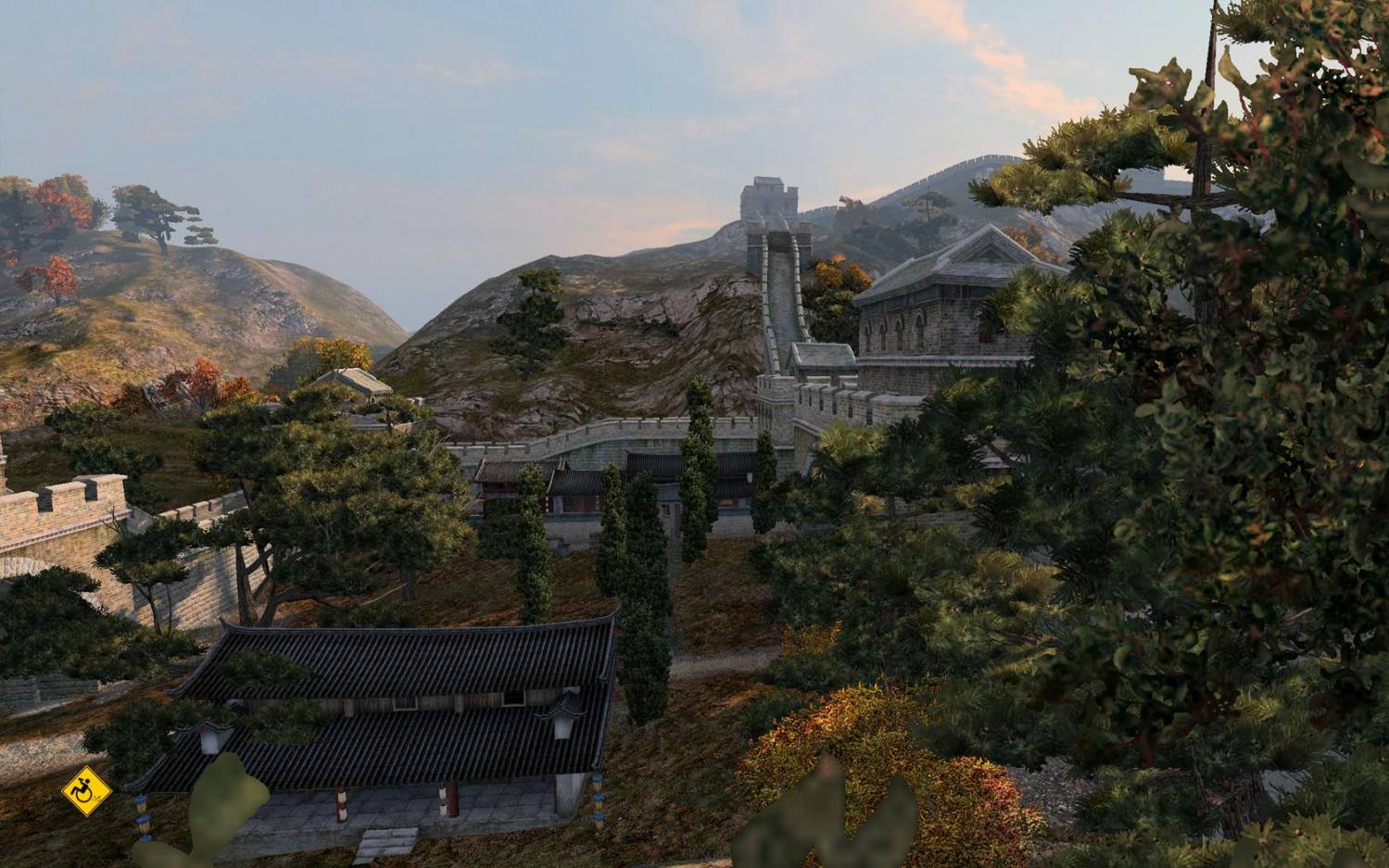Click the yellow diamond wheelchair sign icon

(x=86, y=791)
